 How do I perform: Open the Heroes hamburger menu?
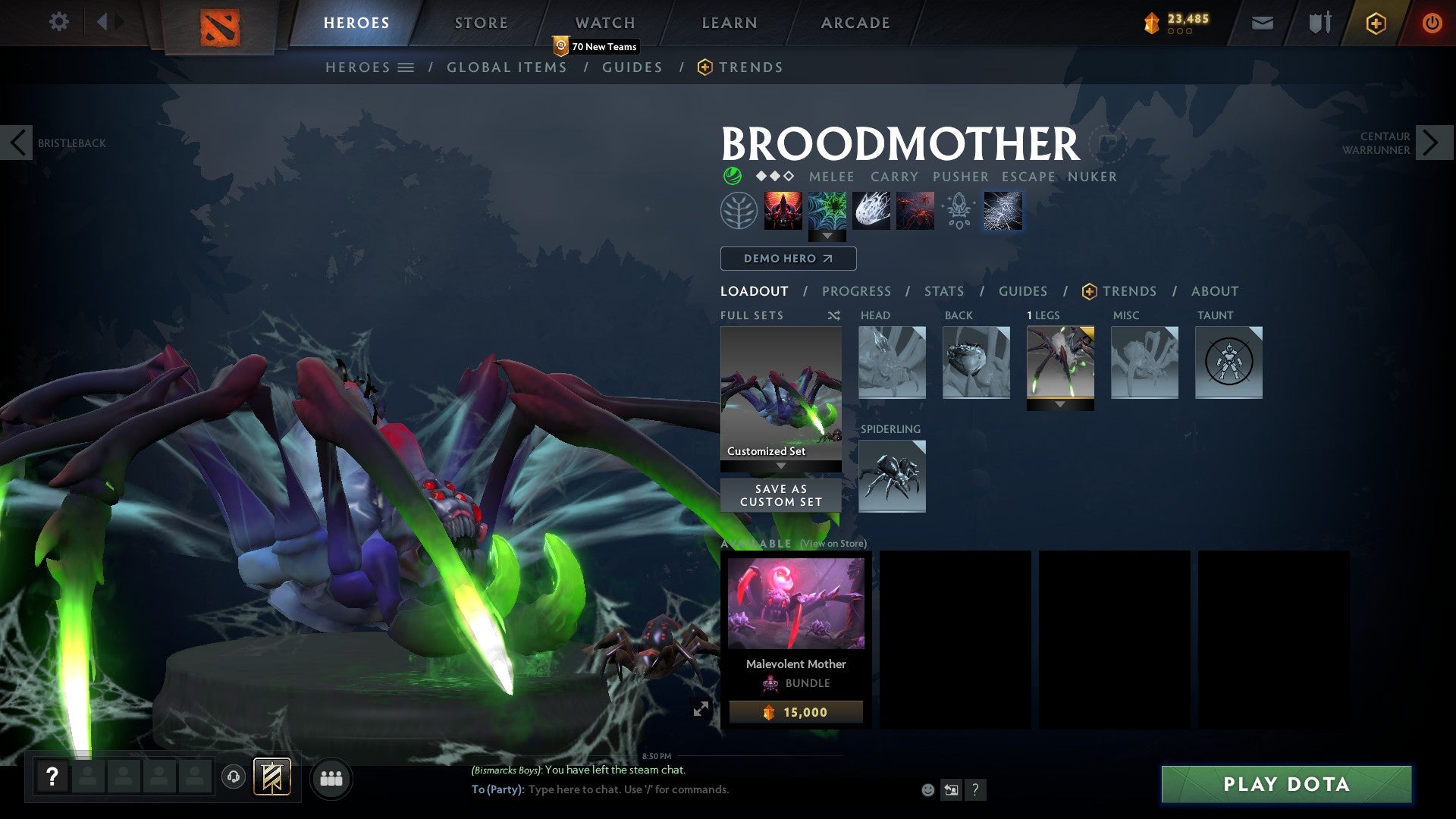(406, 67)
